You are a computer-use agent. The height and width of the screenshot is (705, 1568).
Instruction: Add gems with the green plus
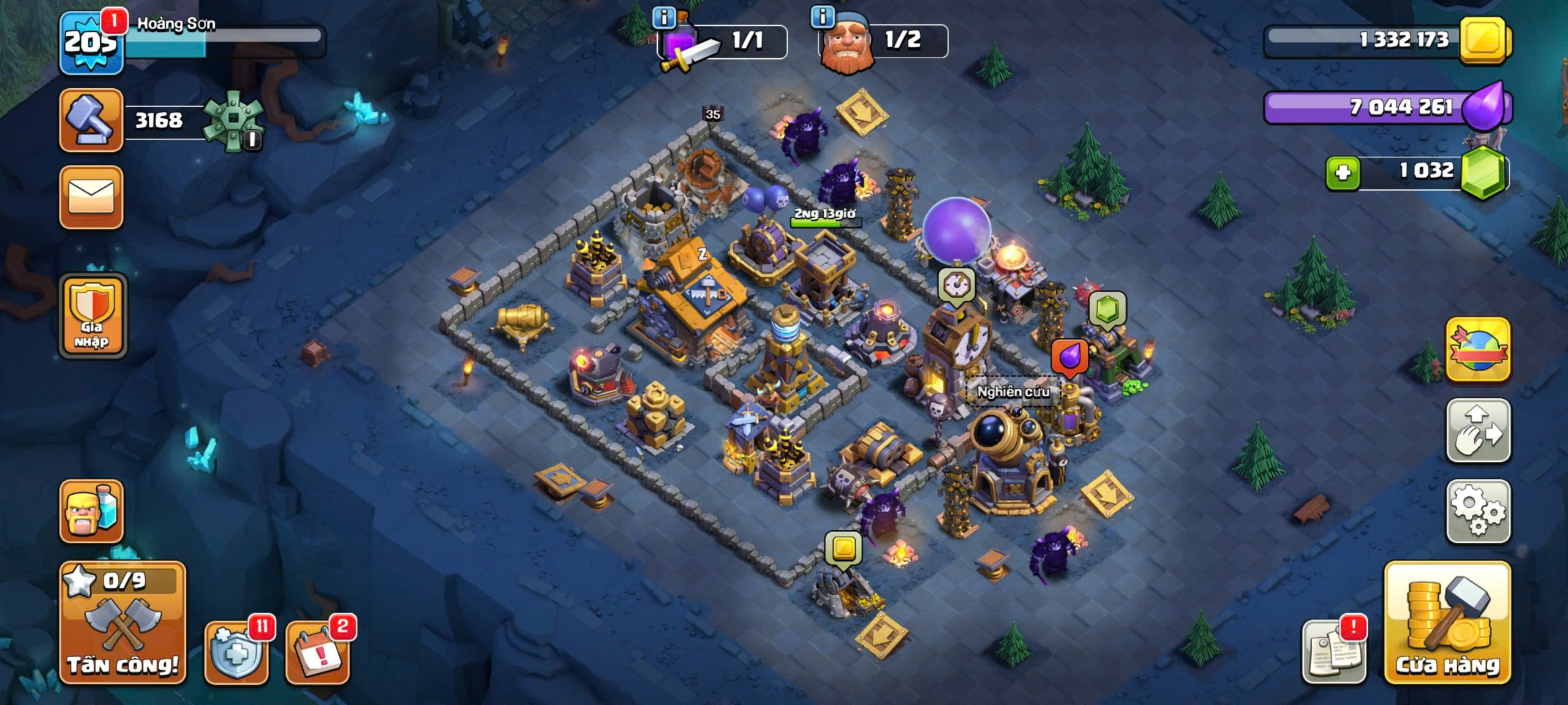[x=1343, y=173]
